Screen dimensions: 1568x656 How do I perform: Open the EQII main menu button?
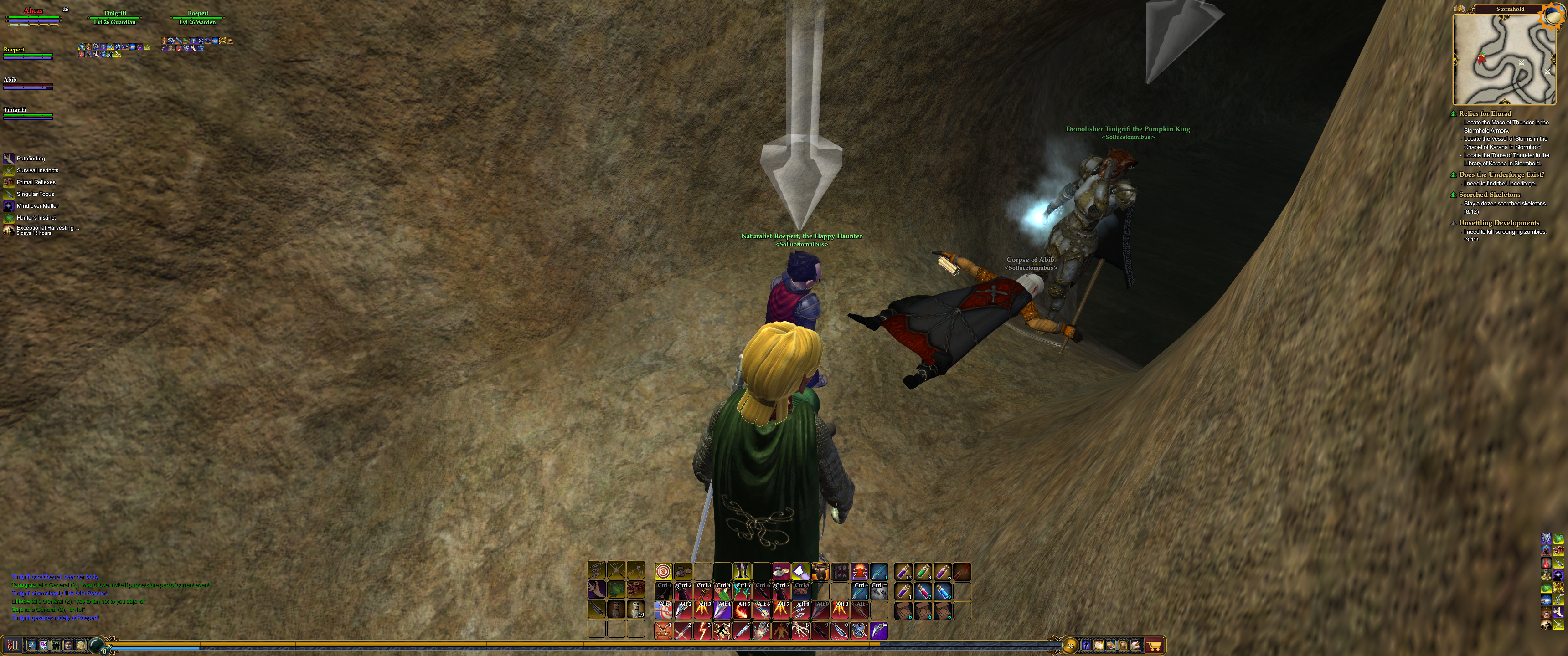(x=13, y=645)
